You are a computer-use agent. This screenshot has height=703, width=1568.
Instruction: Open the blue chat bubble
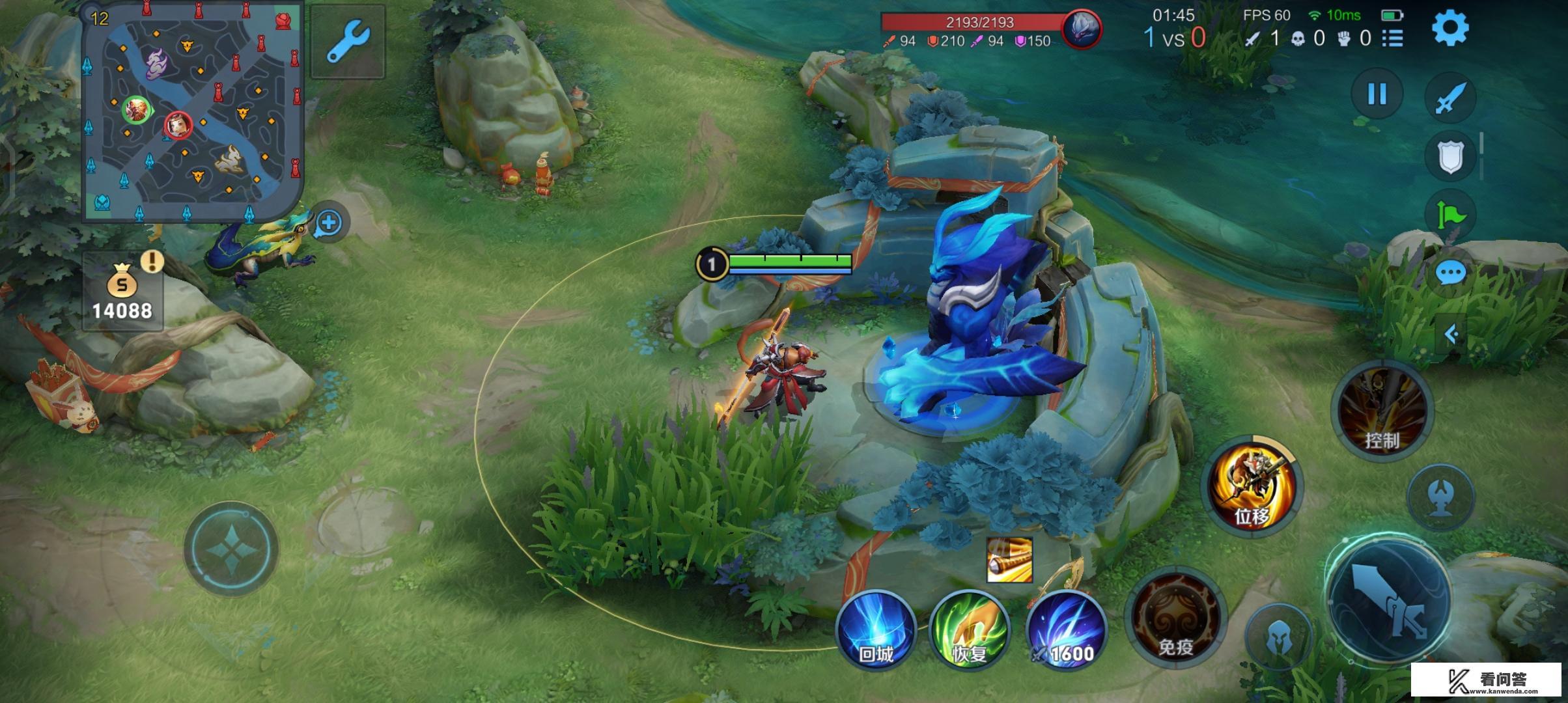1450,273
